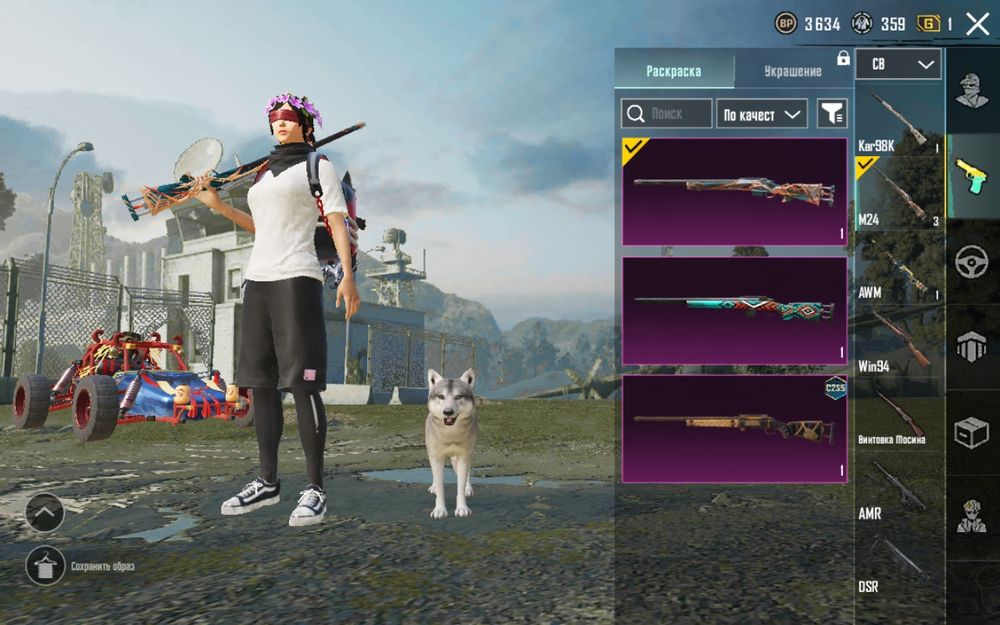Viewport: 1000px width, 625px height.
Task: Click the Поиск search field
Action: coord(667,114)
